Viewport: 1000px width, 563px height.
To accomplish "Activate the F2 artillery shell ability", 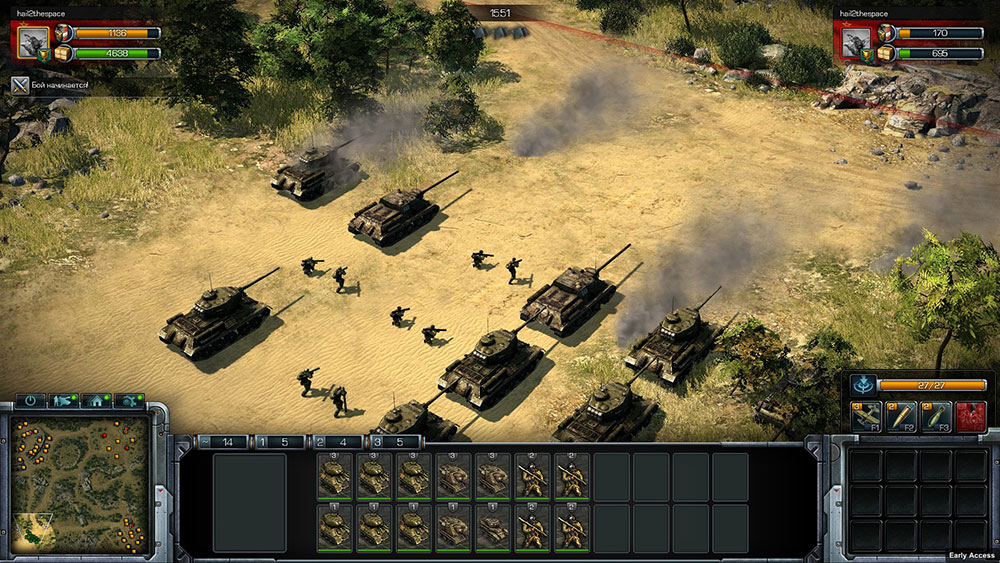I will (900, 416).
